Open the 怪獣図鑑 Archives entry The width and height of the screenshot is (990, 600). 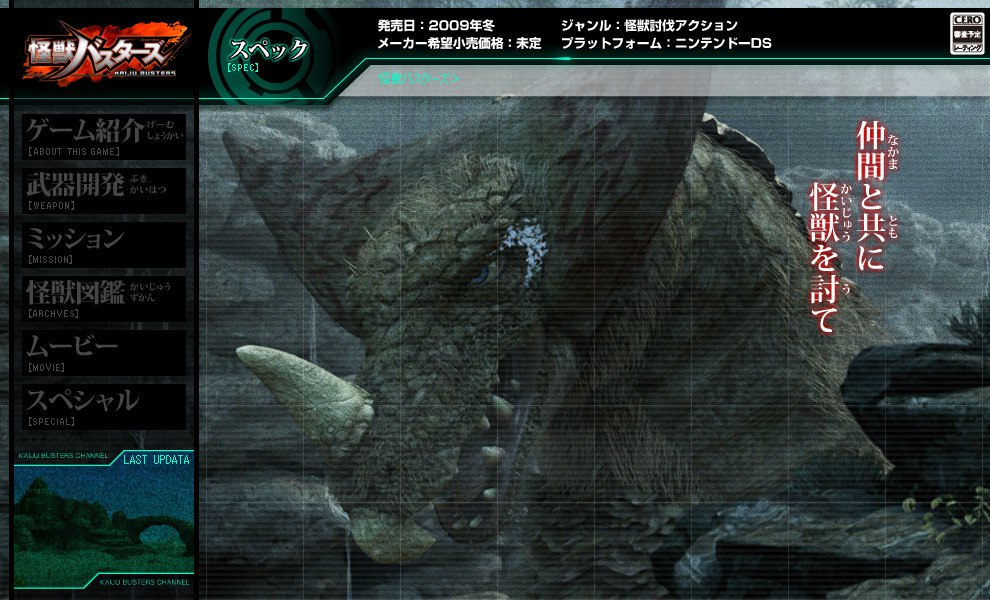104,298
